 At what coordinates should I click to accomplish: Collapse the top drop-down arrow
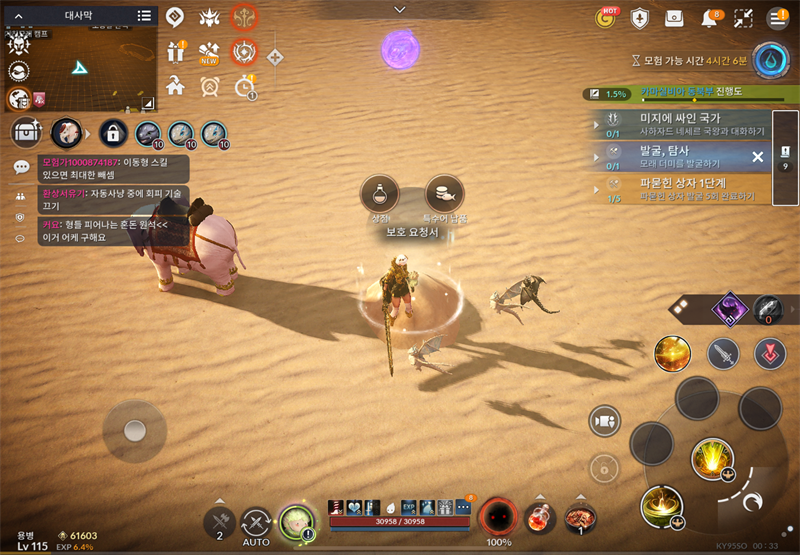[x=400, y=9]
